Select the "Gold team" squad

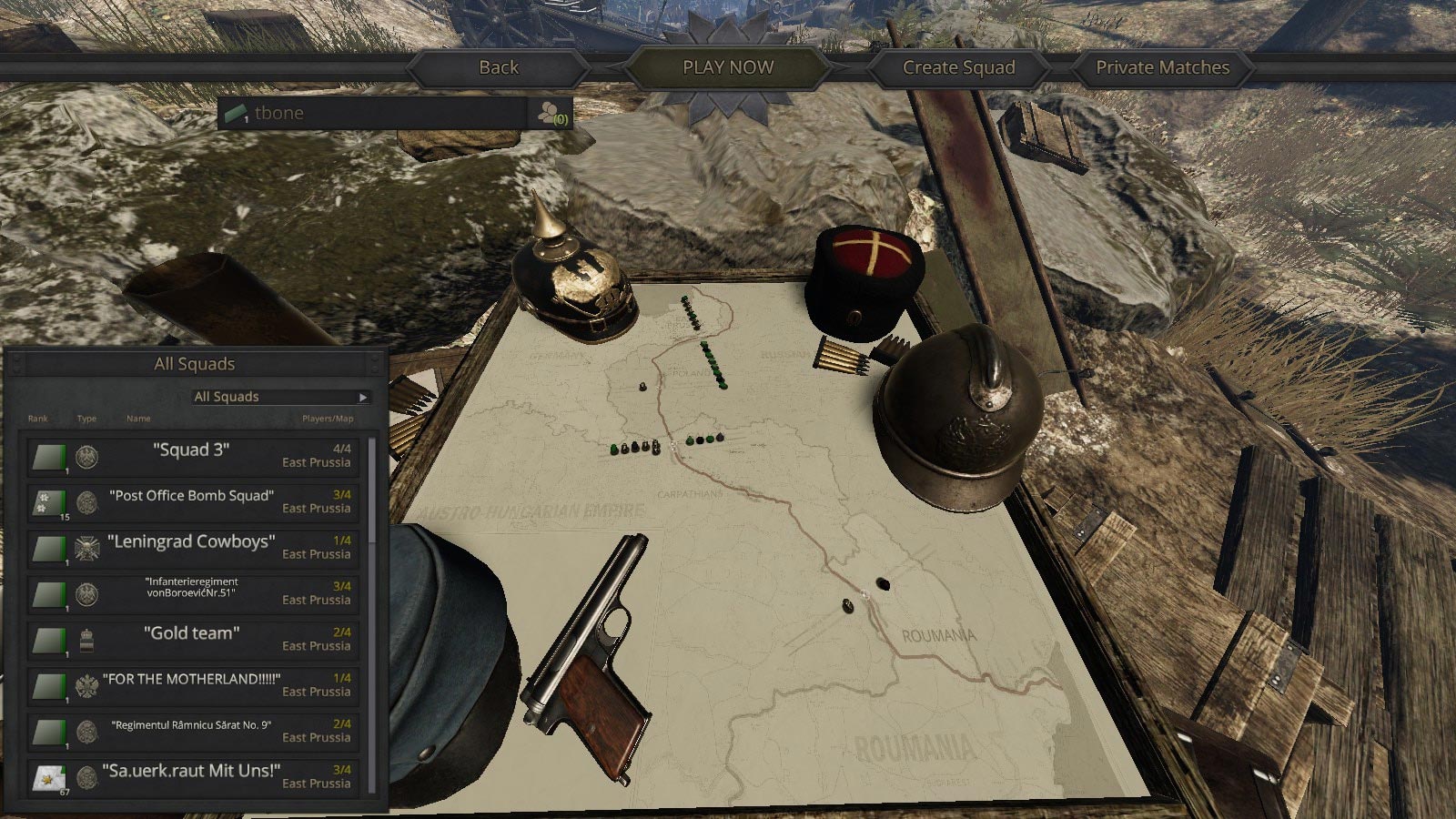click(x=192, y=639)
